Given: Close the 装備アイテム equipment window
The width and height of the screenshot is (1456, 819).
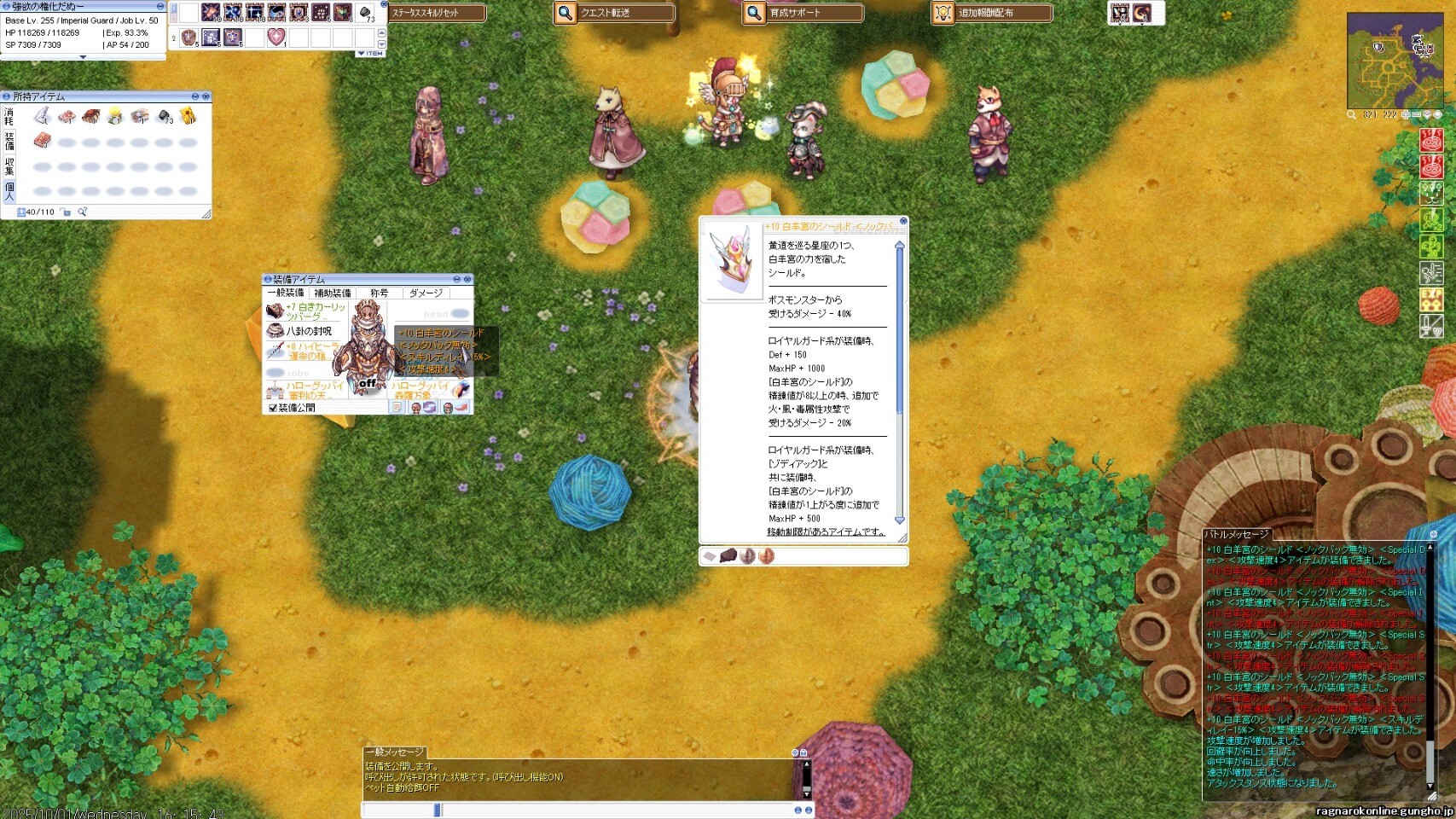Looking at the screenshot, I should [x=467, y=279].
